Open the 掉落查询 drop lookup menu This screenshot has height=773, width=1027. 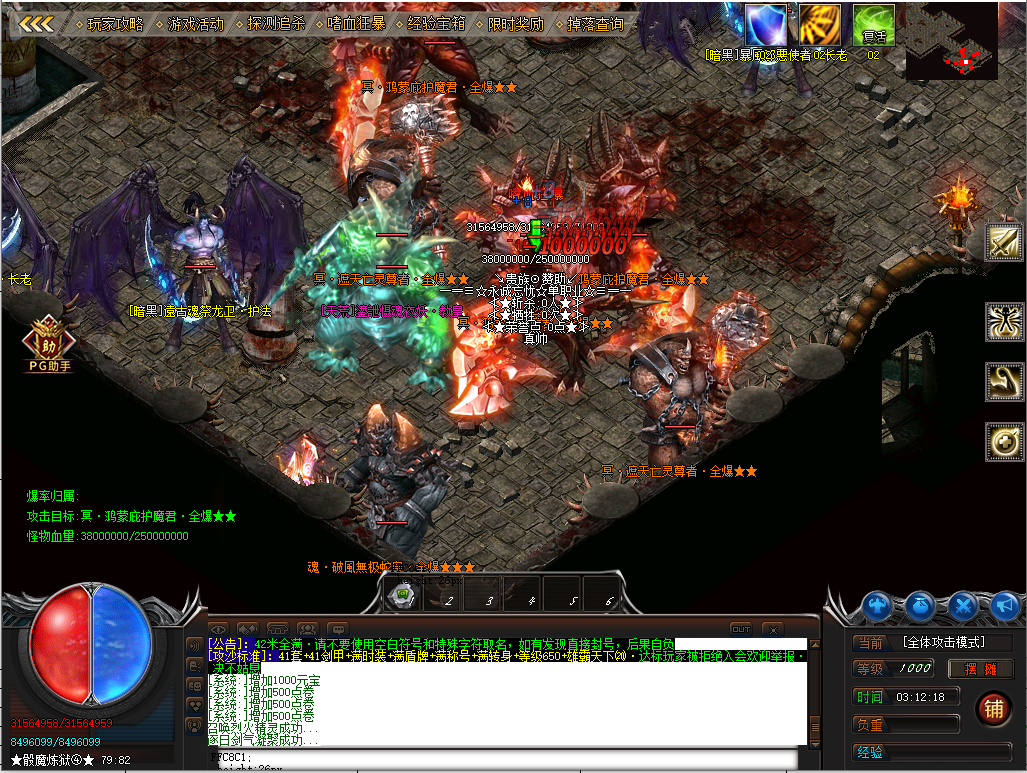(x=596, y=23)
